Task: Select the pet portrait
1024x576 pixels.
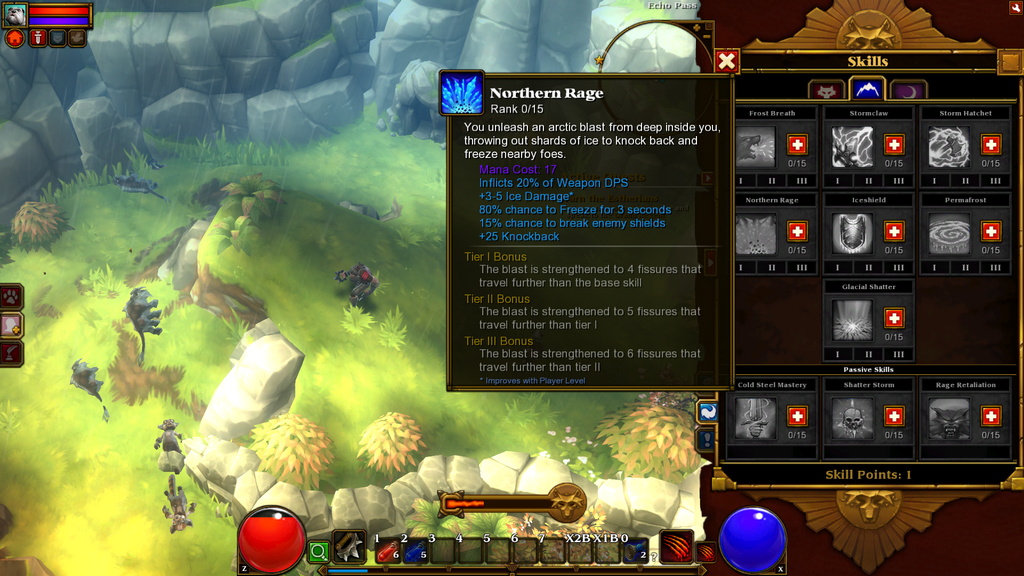Action: tap(15, 15)
